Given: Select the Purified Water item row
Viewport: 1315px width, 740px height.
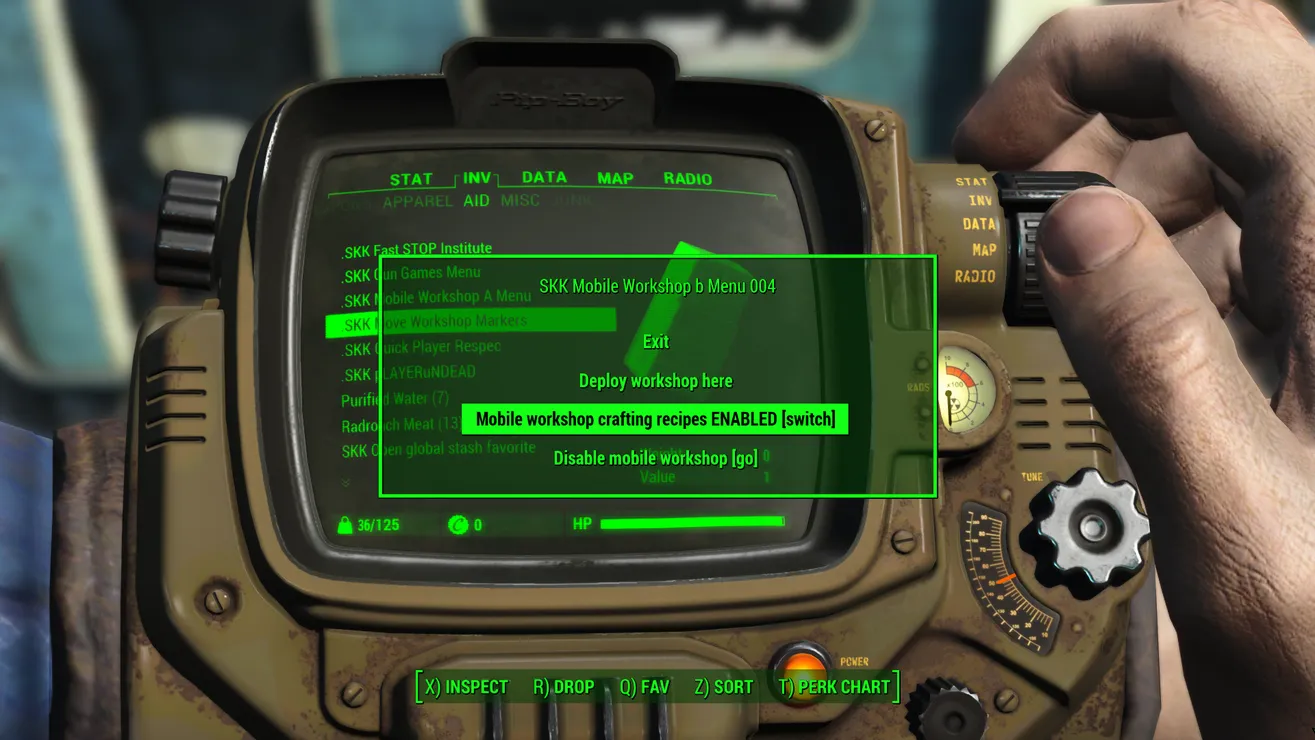Looking at the screenshot, I should coord(395,400).
